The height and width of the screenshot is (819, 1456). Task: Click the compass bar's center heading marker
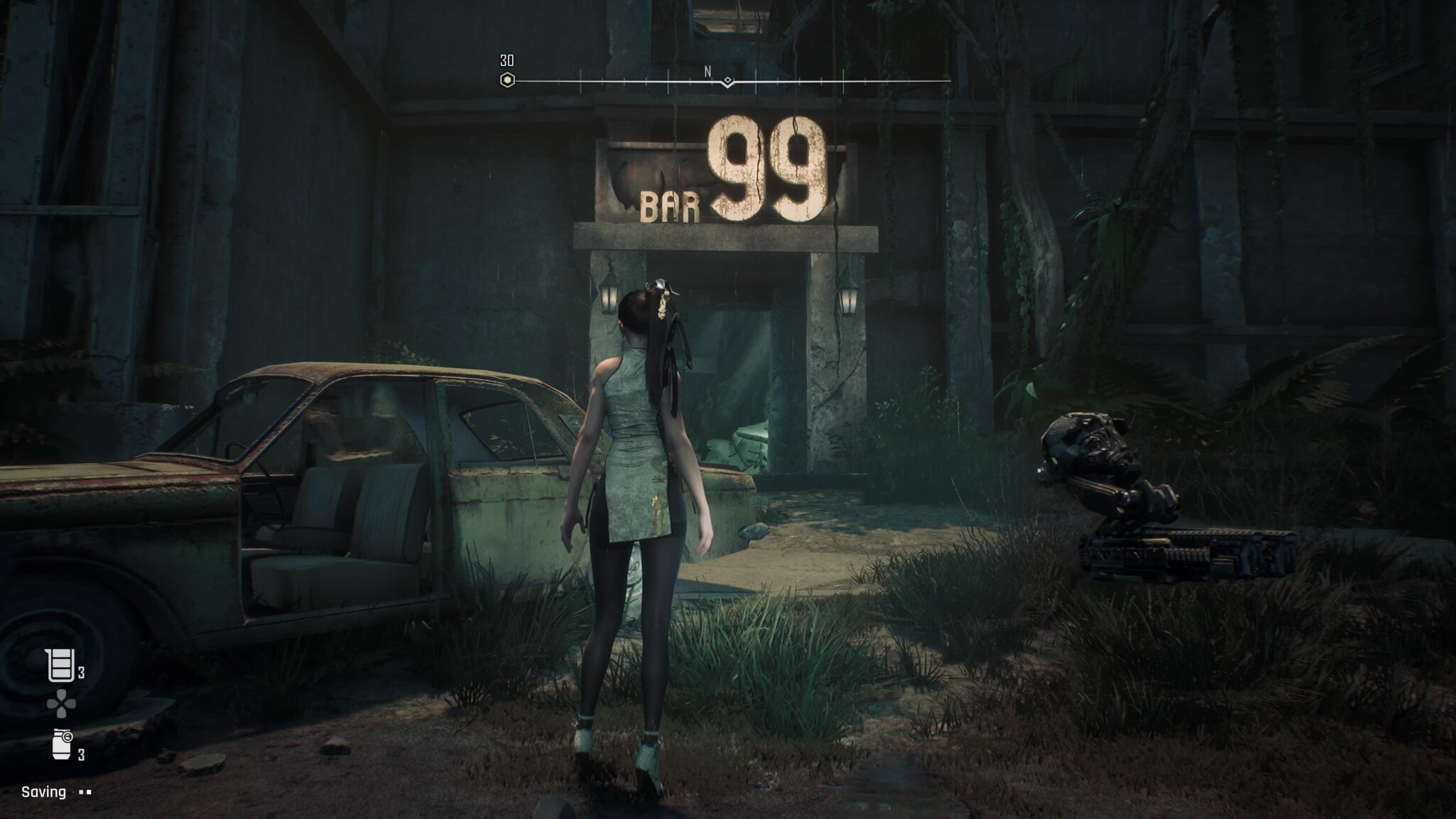(727, 82)
